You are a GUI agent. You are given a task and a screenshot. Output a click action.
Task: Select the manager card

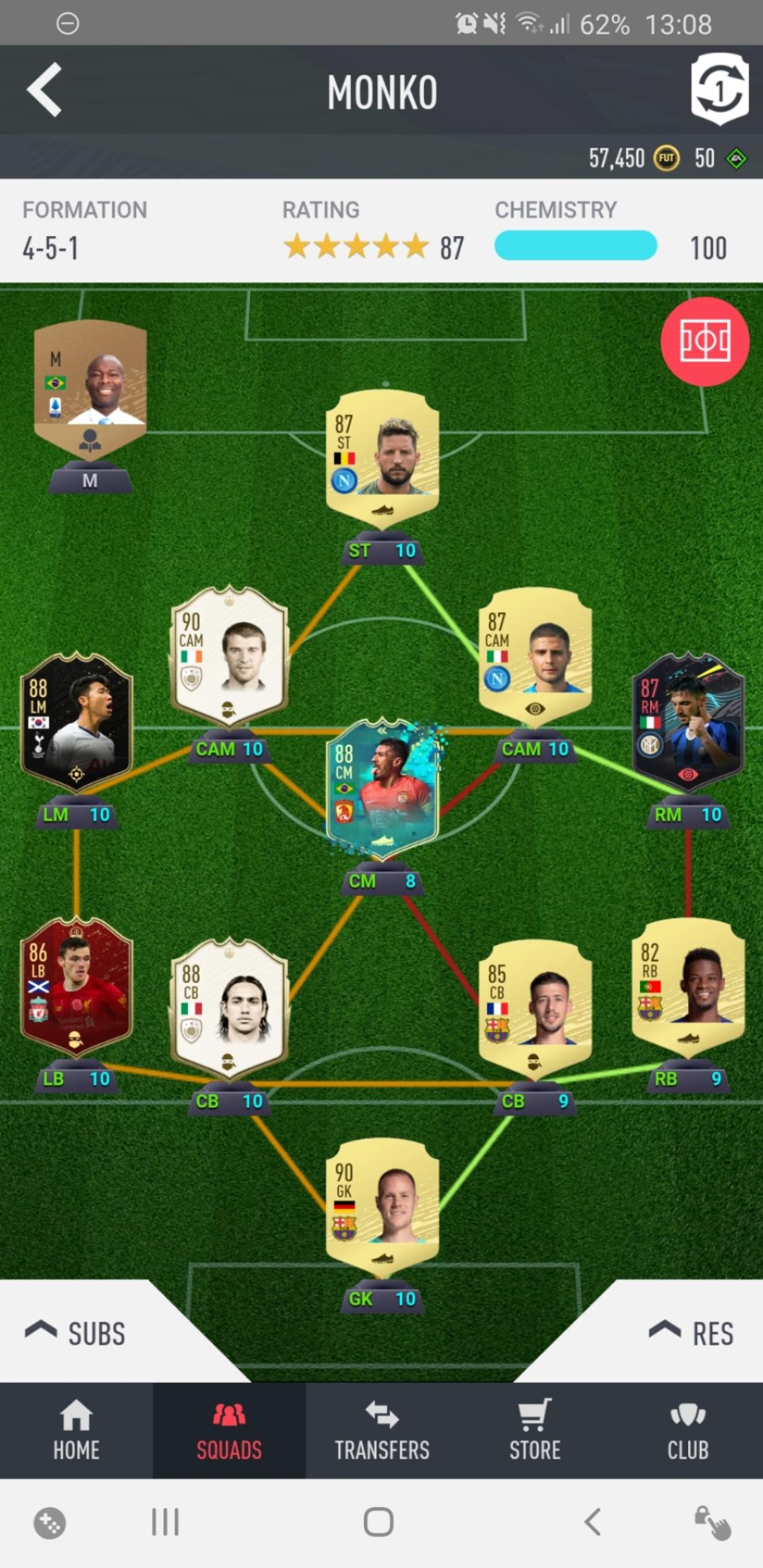click(x=90, y=388)
